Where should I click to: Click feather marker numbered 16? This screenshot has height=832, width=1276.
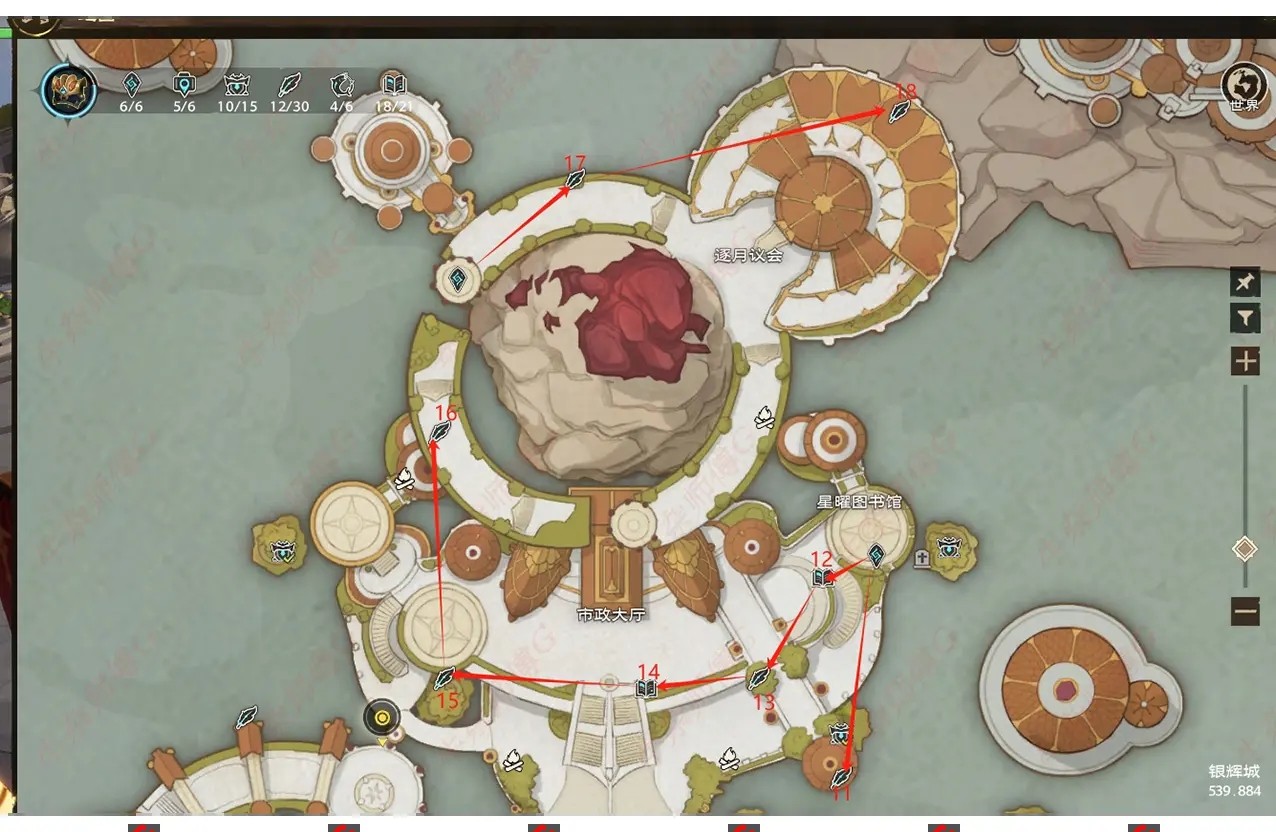(440, 433)
